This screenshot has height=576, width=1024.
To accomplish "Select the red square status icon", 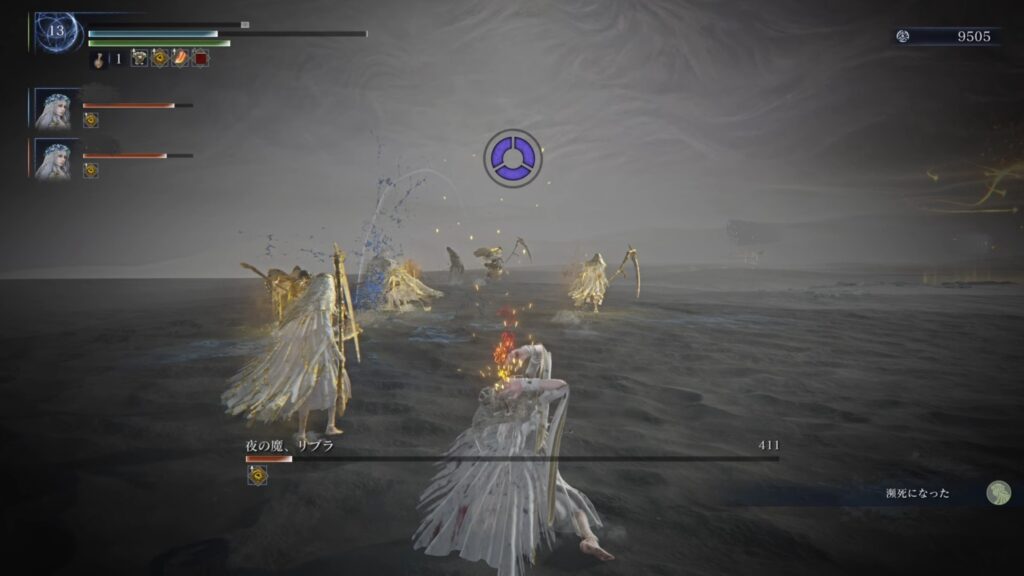I will tap(200, 59).
